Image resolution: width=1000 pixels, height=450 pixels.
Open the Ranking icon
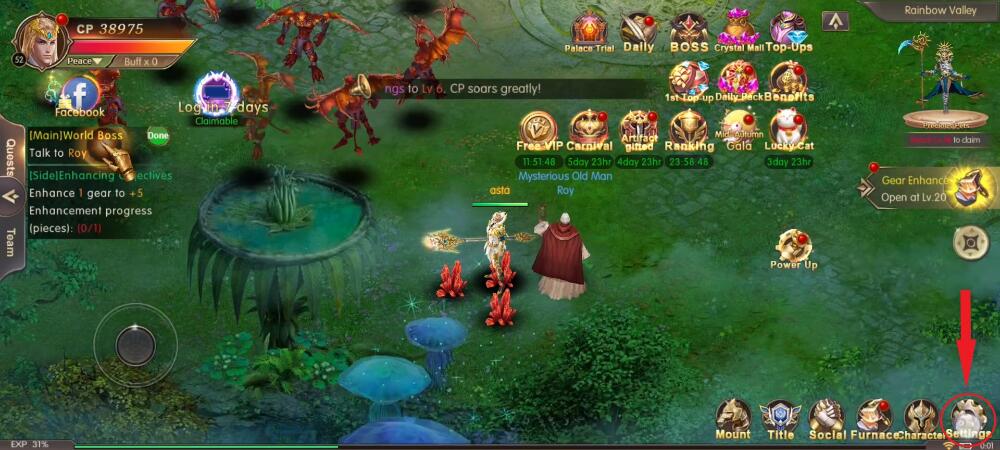coord(689,130)
